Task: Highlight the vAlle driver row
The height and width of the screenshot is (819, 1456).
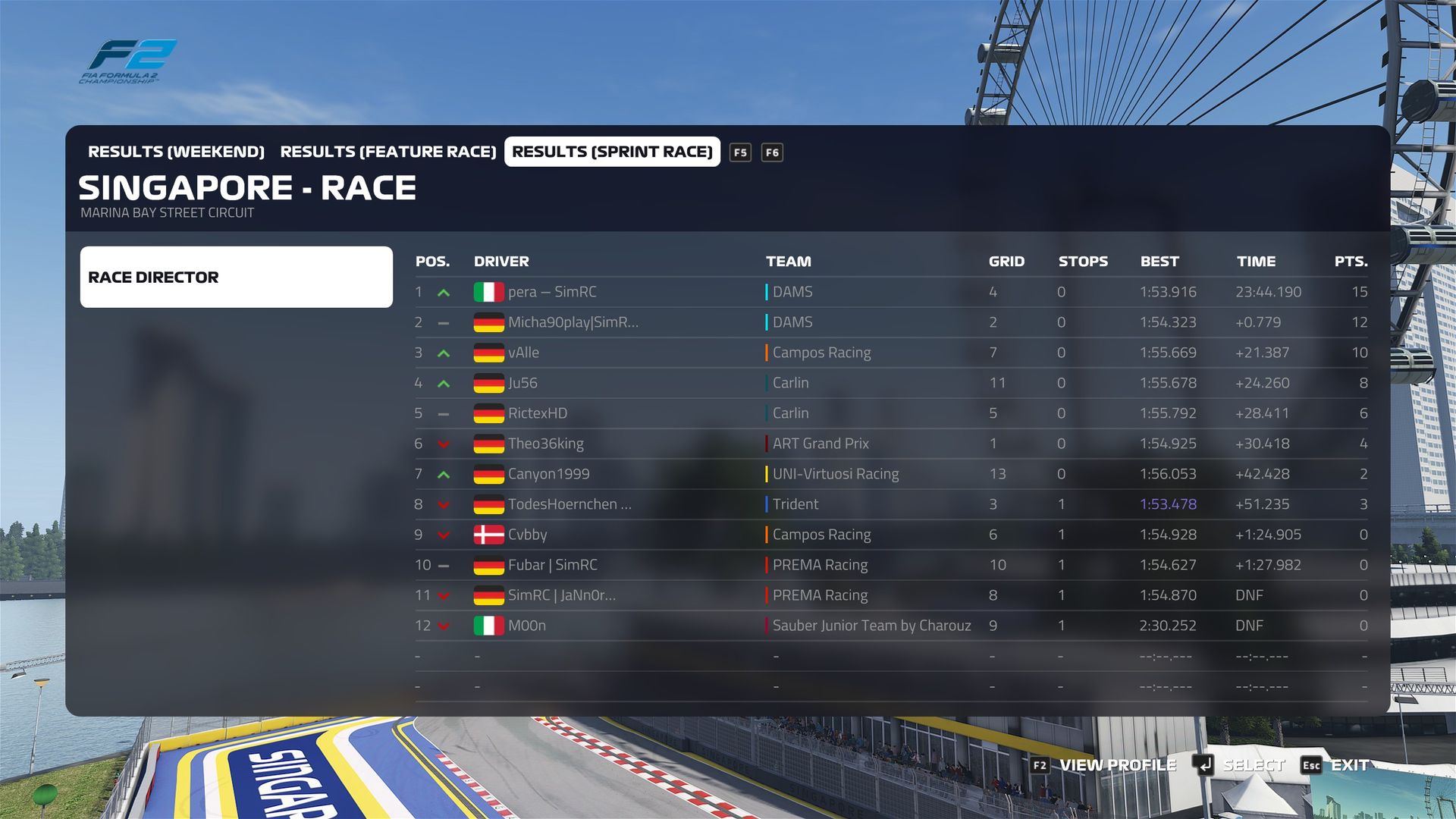Action: [x=523, y=353]
